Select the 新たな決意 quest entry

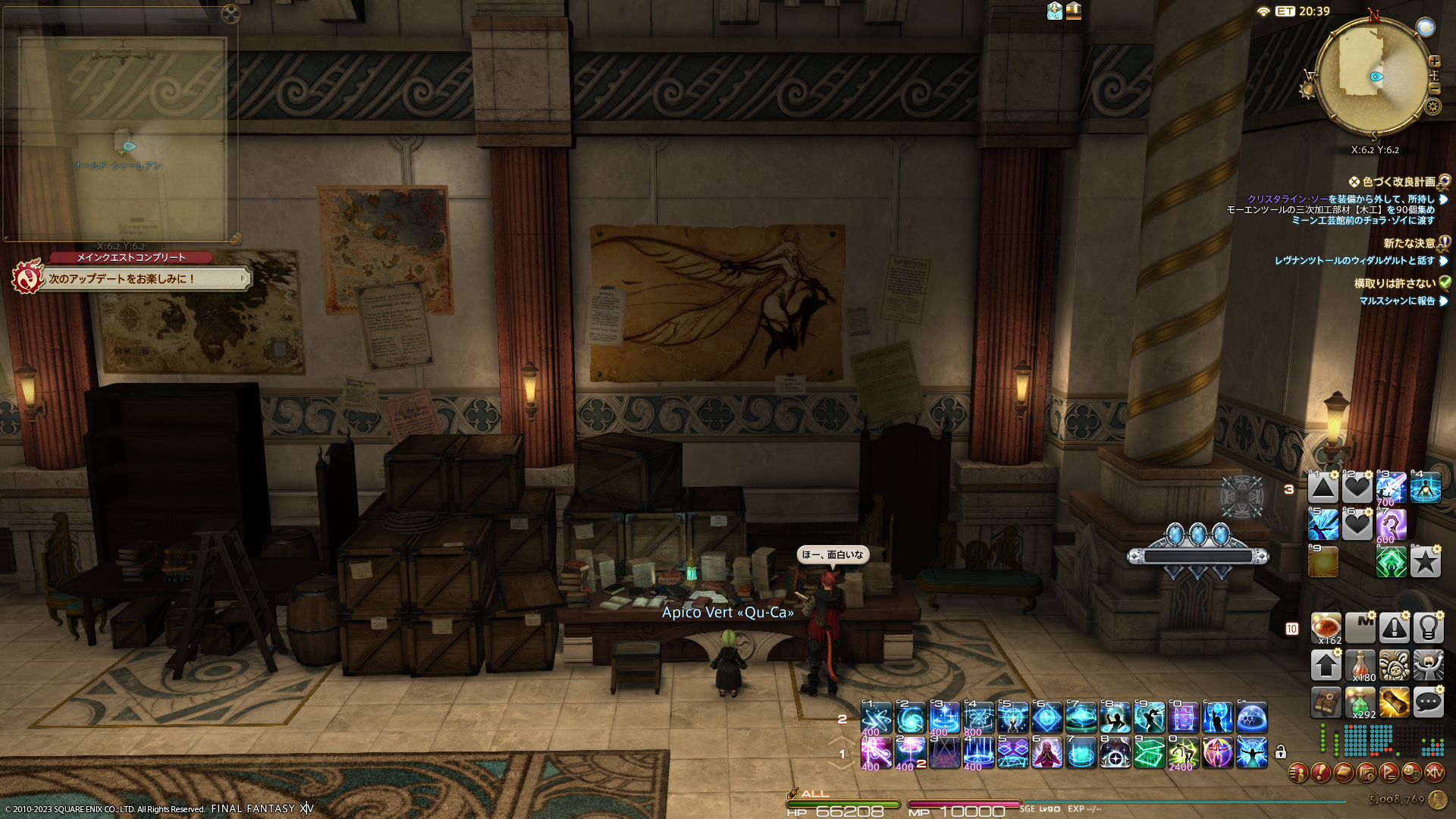coord(1408,243)
